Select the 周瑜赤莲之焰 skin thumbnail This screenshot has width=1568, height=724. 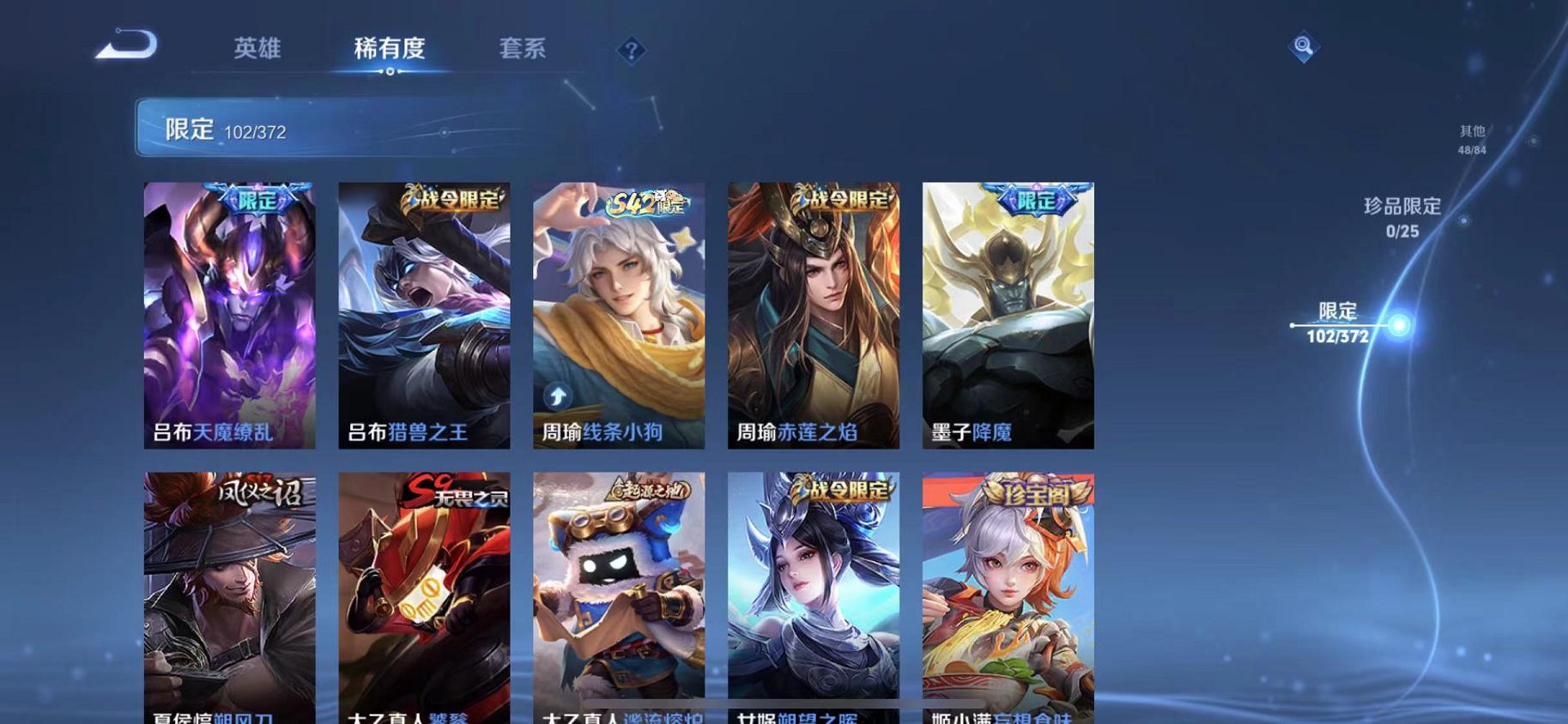(814, 315)
